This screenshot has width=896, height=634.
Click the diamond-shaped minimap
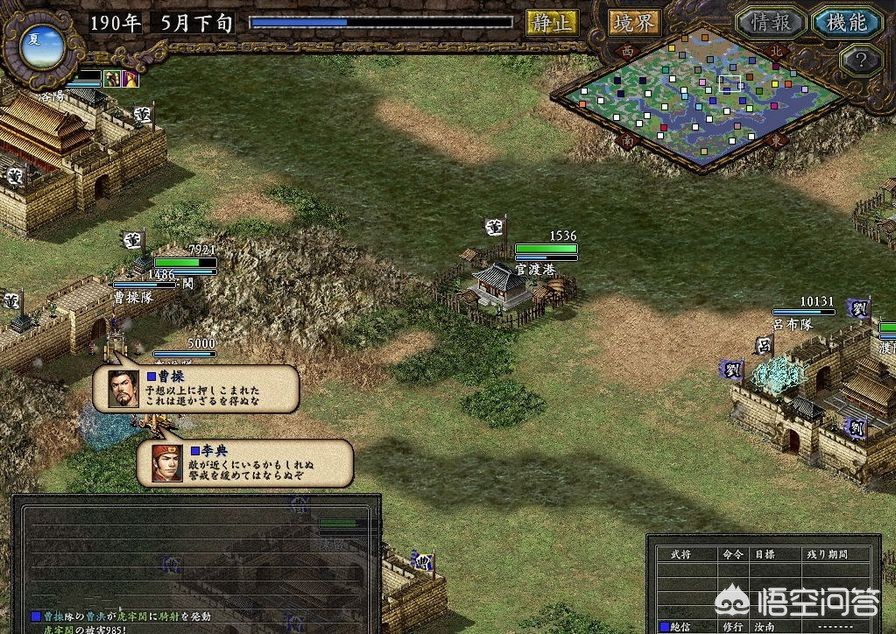point(700,100)
